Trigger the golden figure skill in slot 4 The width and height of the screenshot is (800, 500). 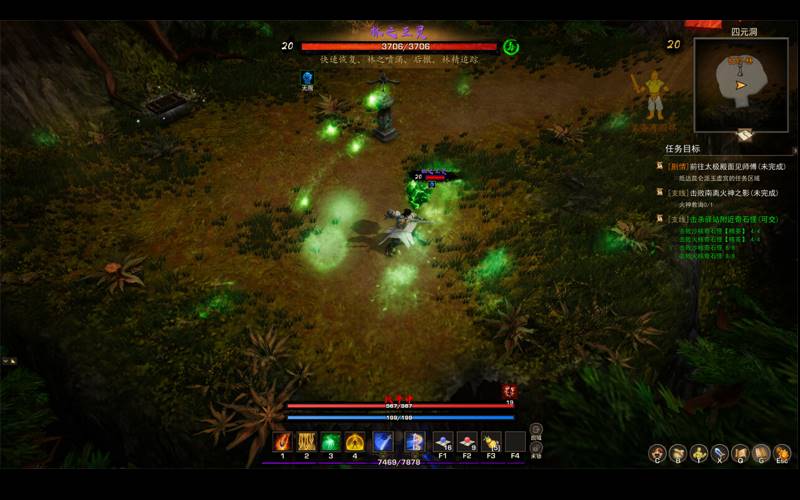coord(355,441)
